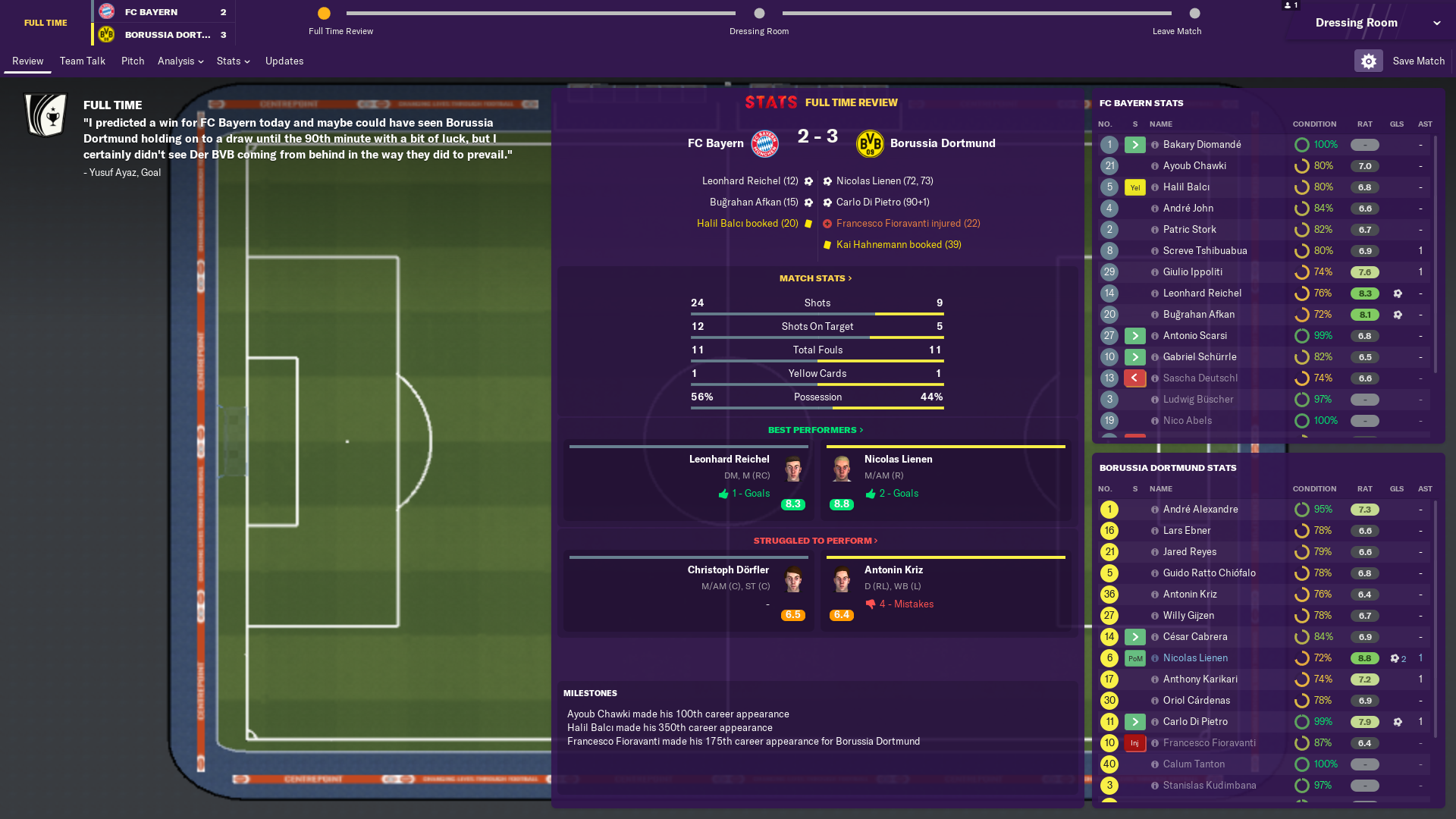Screen dimensions: 1456x819
Task: Choose Giulio Ippoliti in FC Bayern stats
Action: [x=1192, y=271]
